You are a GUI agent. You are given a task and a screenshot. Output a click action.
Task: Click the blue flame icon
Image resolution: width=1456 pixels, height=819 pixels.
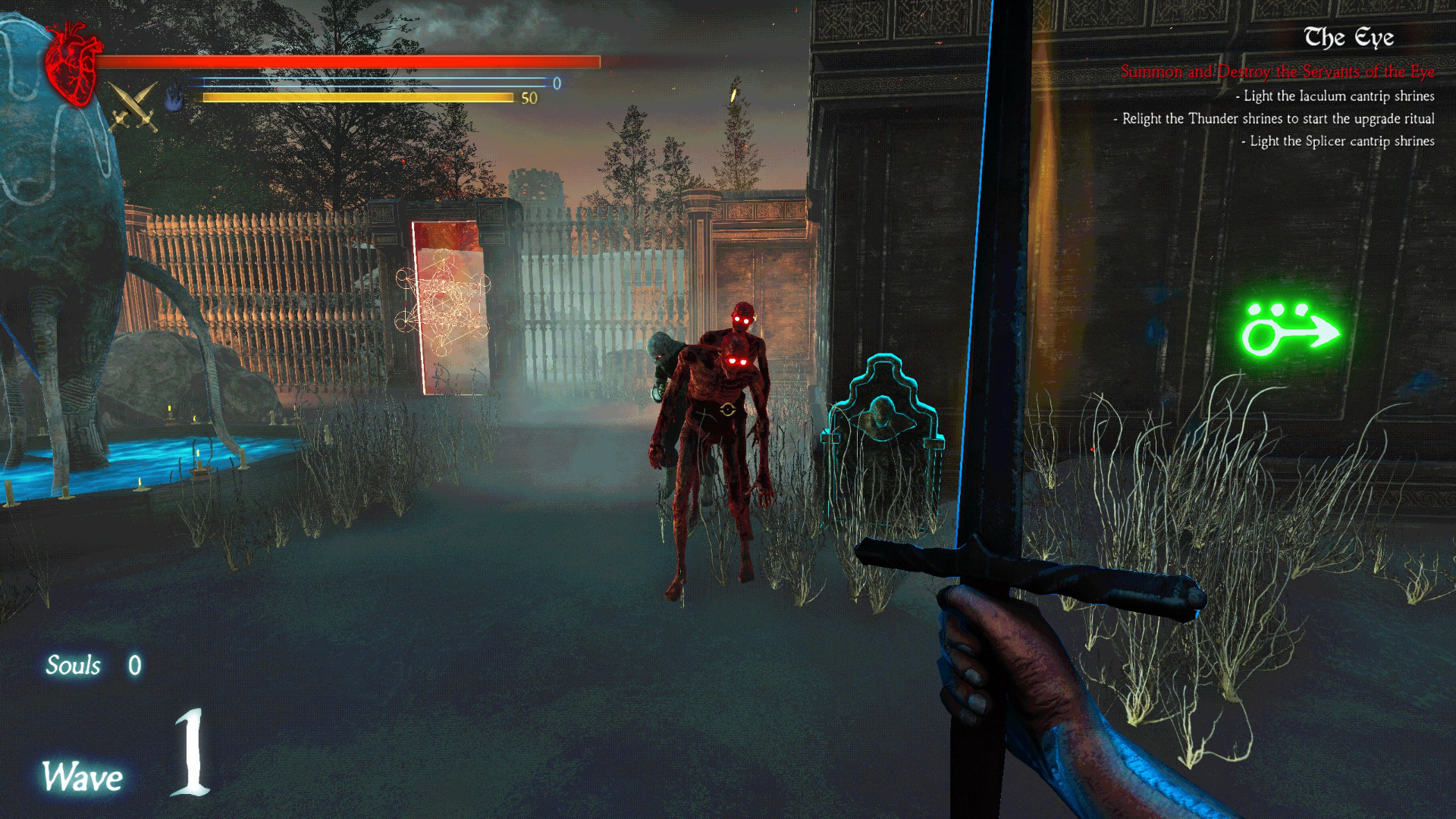pyautogui.click(x=174, y=97)
